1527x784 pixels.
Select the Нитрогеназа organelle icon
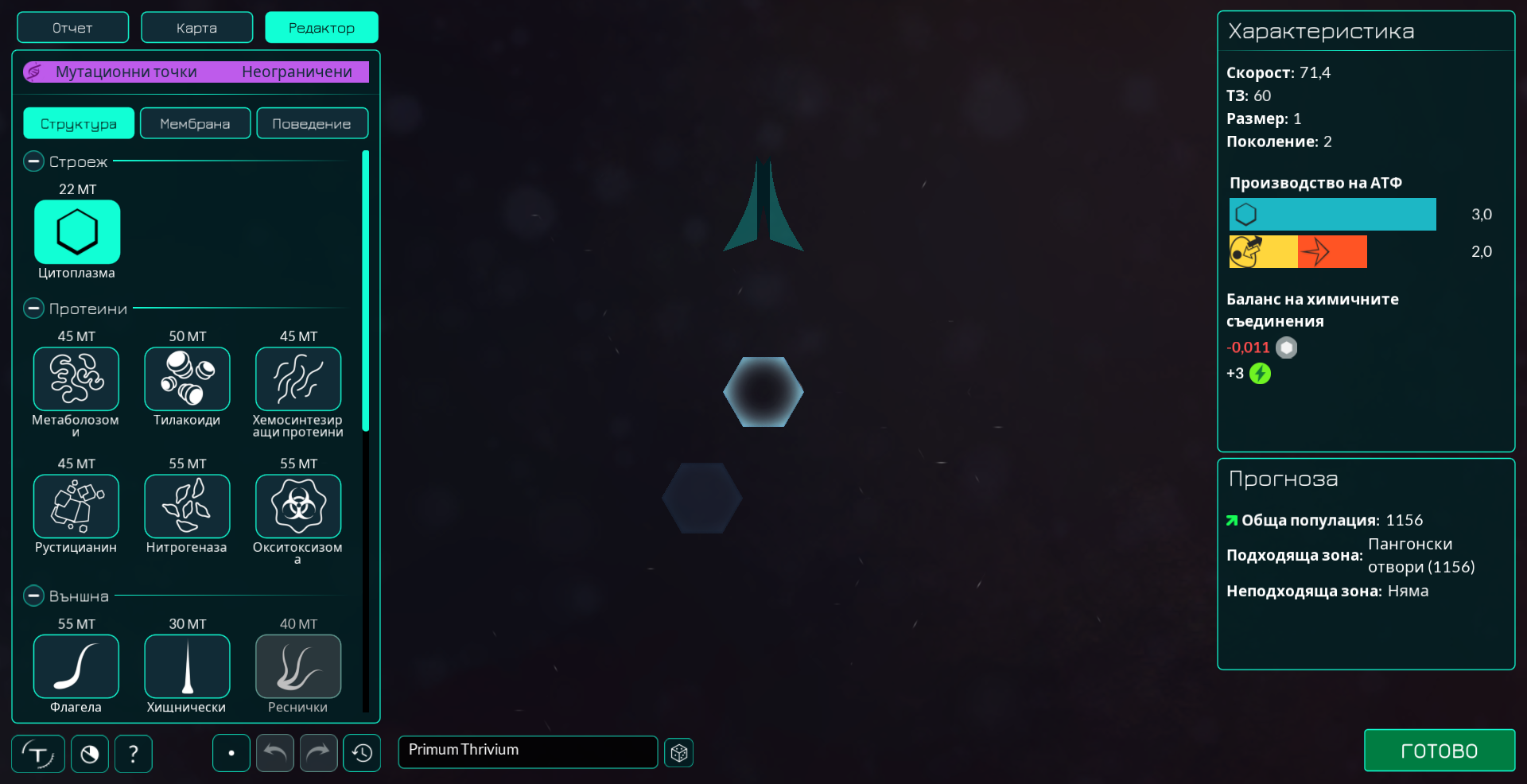[187, 506]
